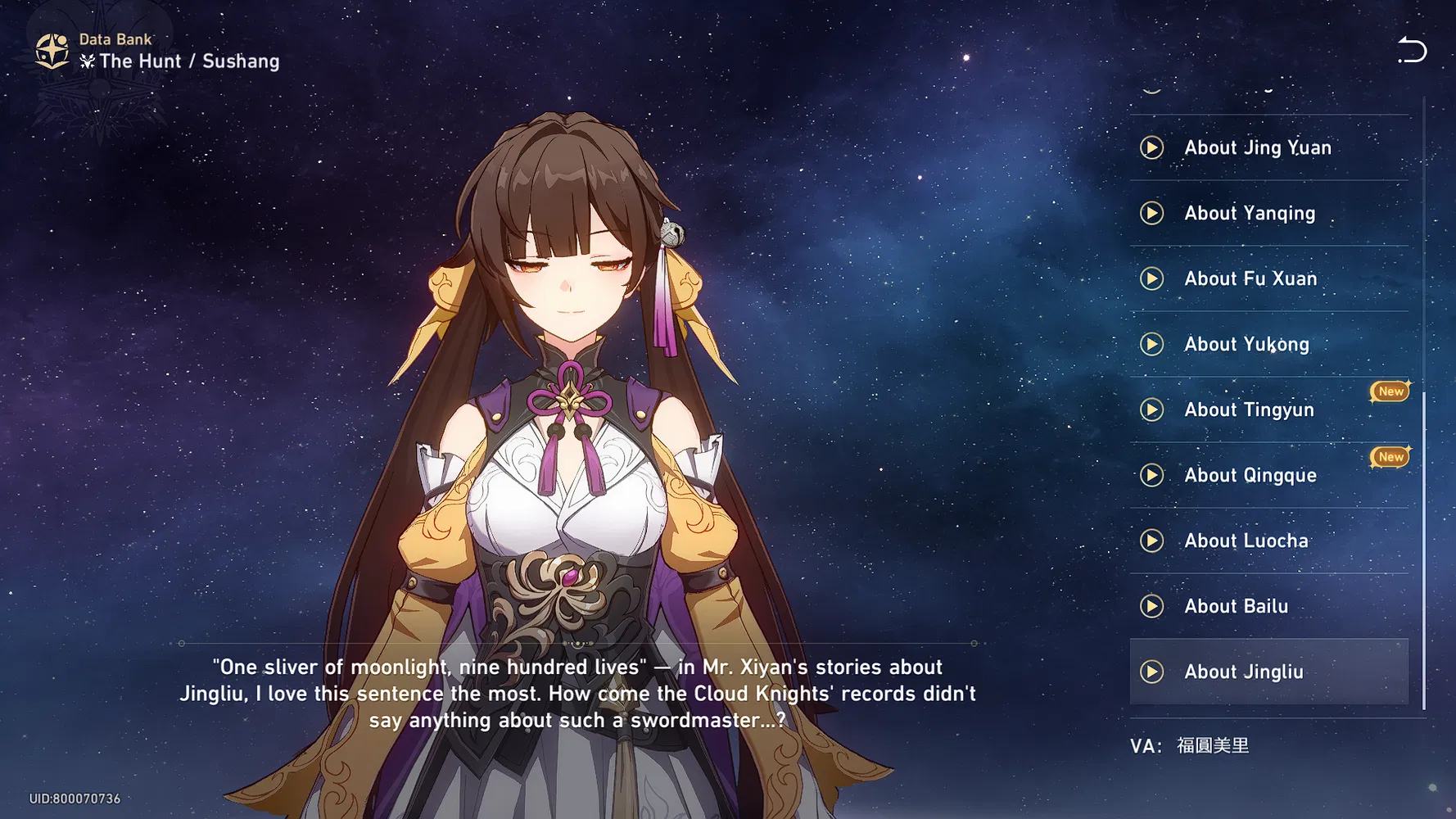The width and height of the screenshot is (1456, 819).
Task: Choose the About Luocha entry
Action: point(1246,541)
